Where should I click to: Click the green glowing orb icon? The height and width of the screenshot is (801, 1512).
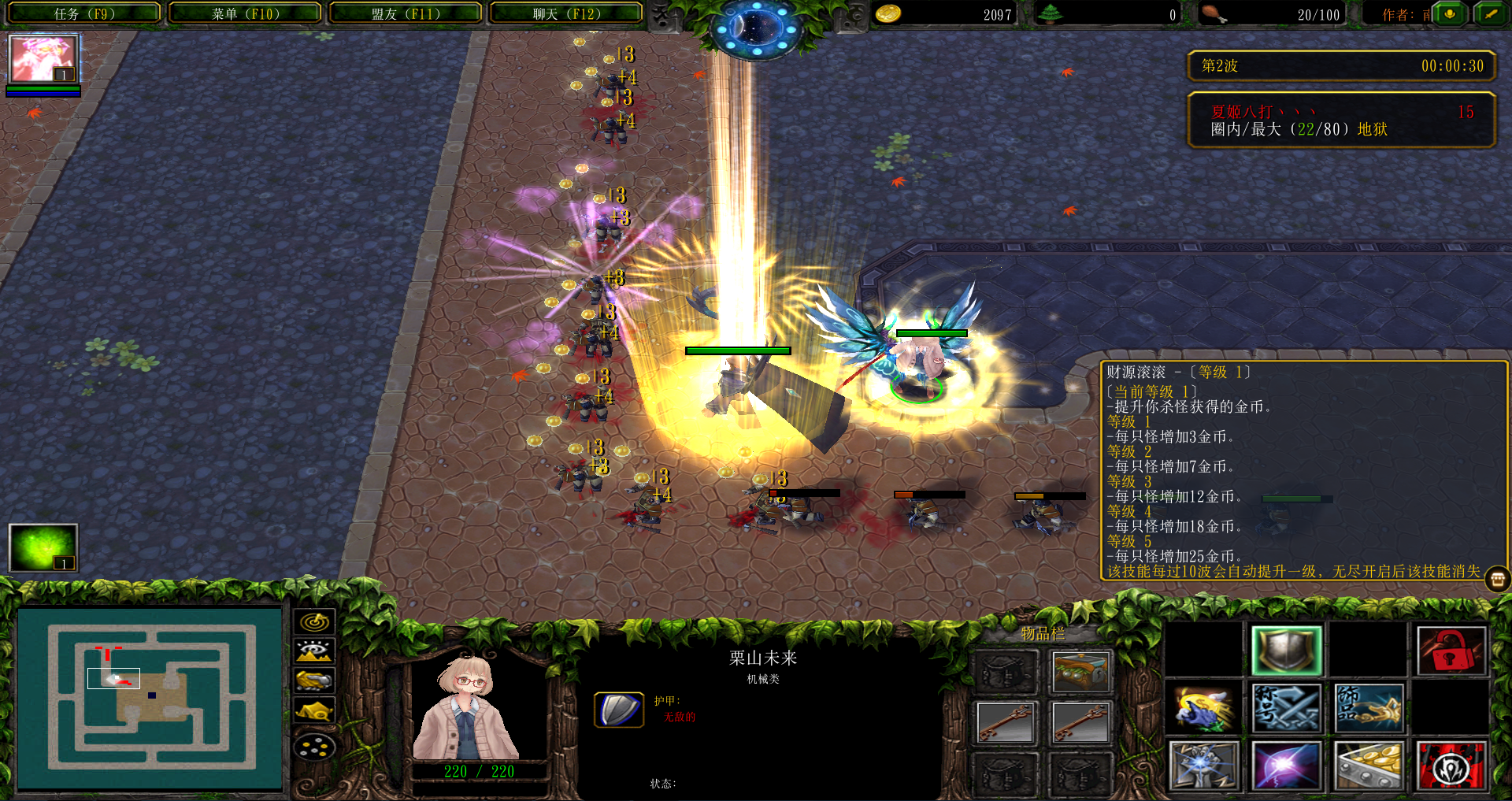43,547
